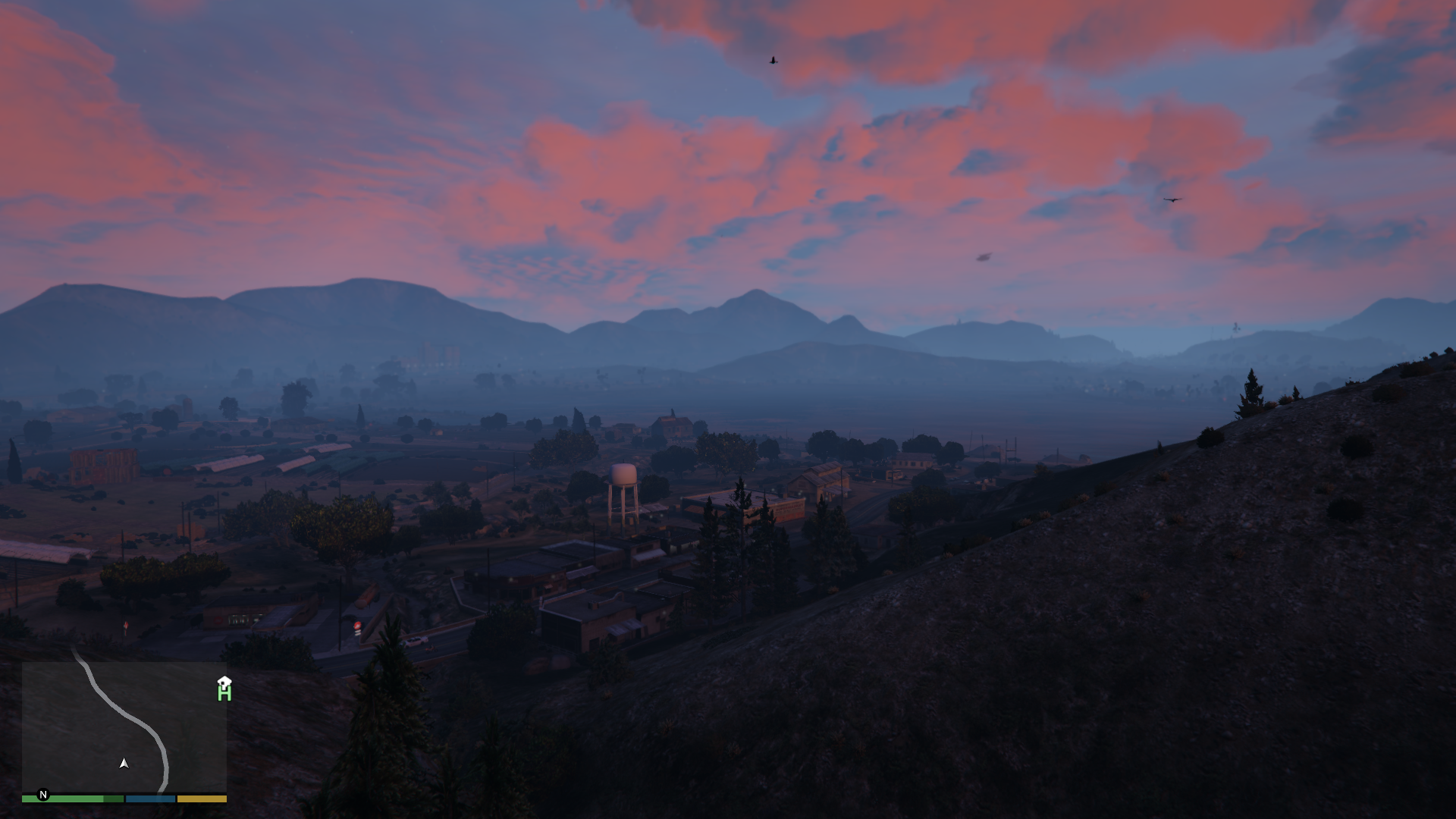Select the green safehouse marker on the minimap
The image size is (1456, 819).
coord(224,689)
